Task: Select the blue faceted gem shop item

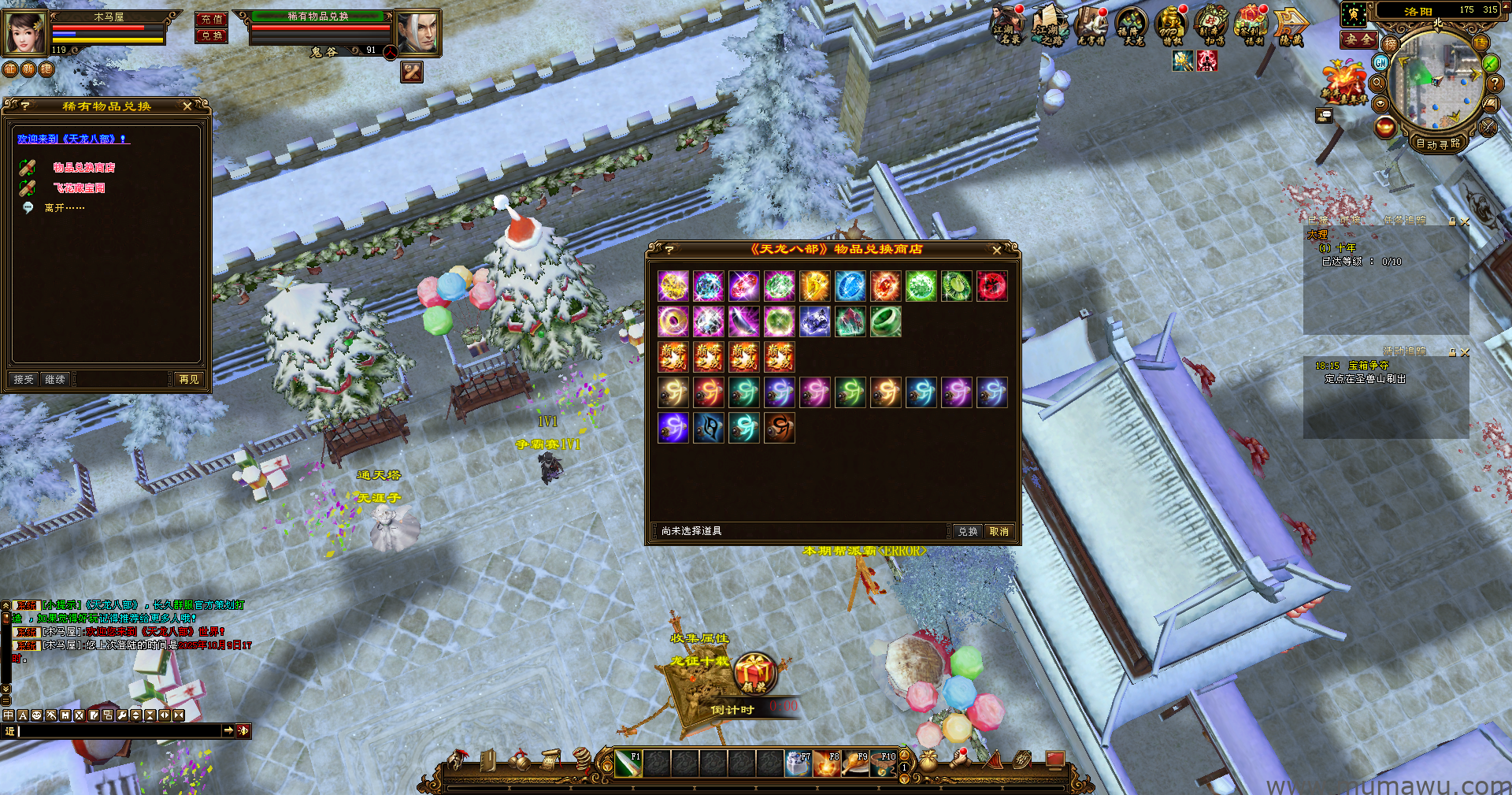Action: click(850, 286)
